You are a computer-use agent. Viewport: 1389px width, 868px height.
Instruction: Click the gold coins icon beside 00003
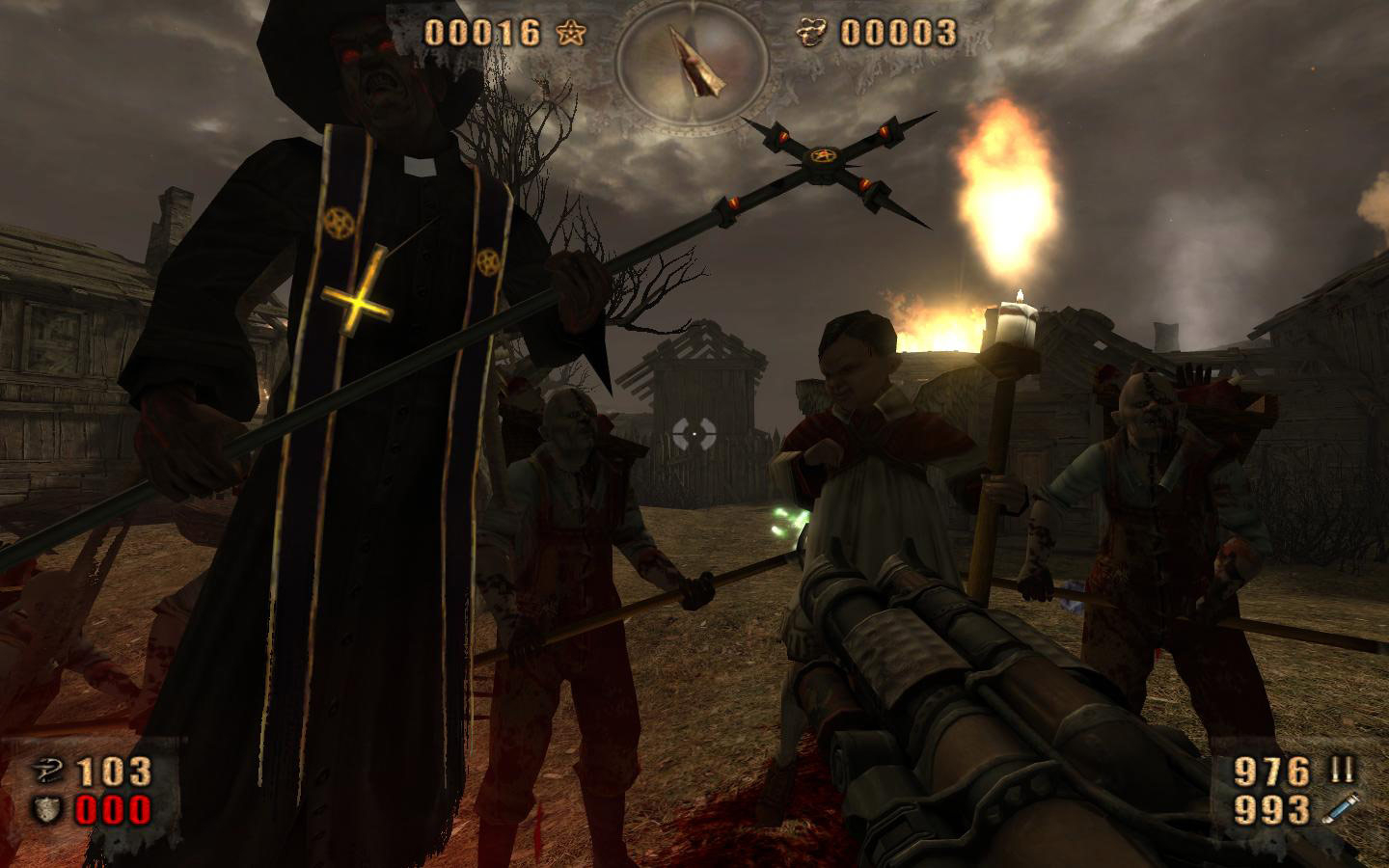(812, 33)
